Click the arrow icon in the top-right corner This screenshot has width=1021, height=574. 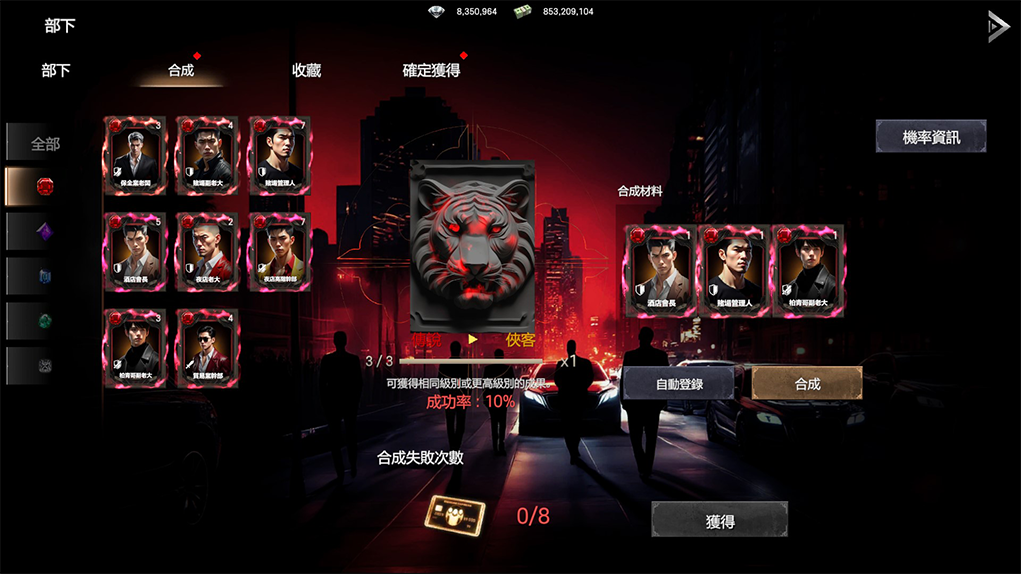997,27
